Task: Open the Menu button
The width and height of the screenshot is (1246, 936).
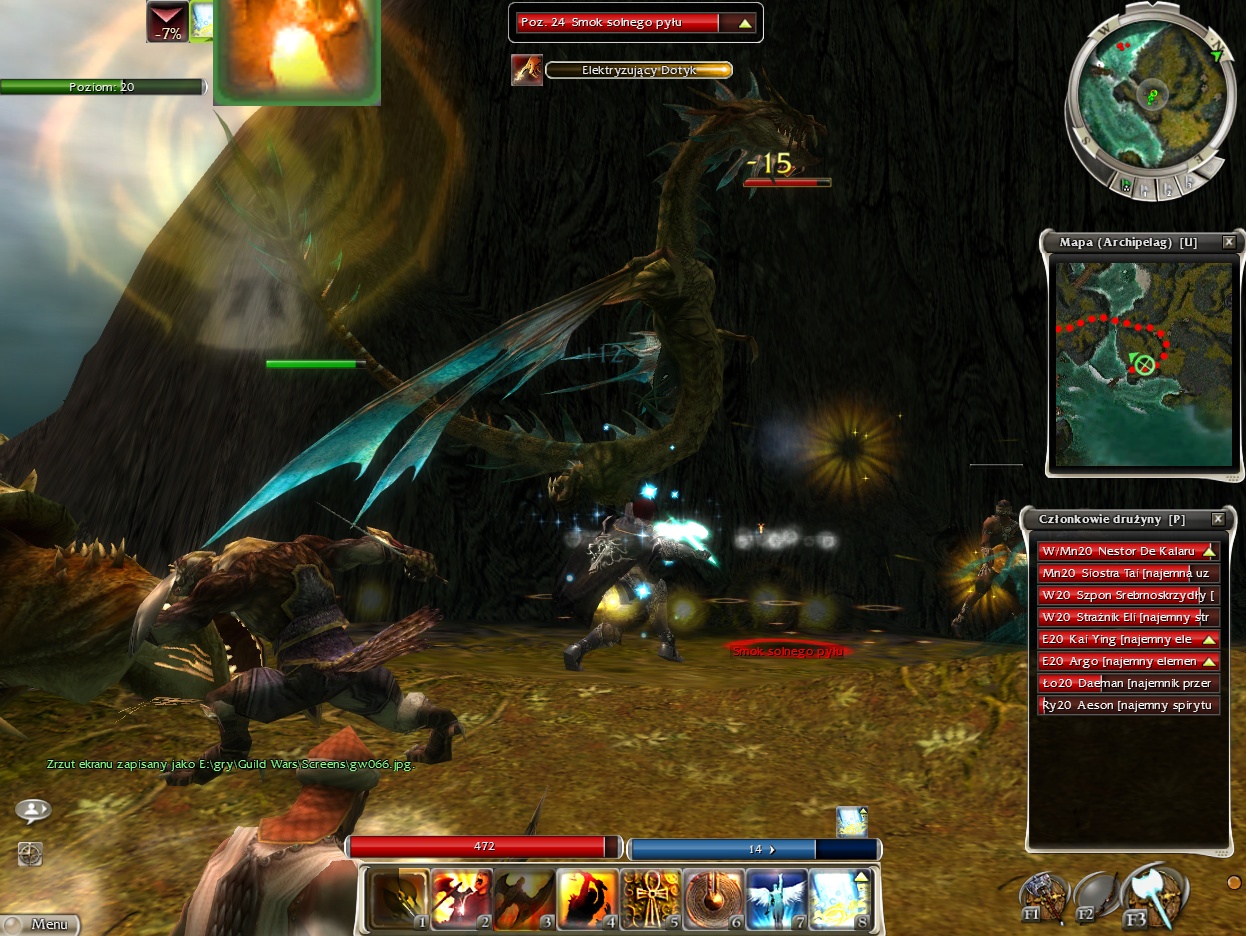Action: (40, 924)
